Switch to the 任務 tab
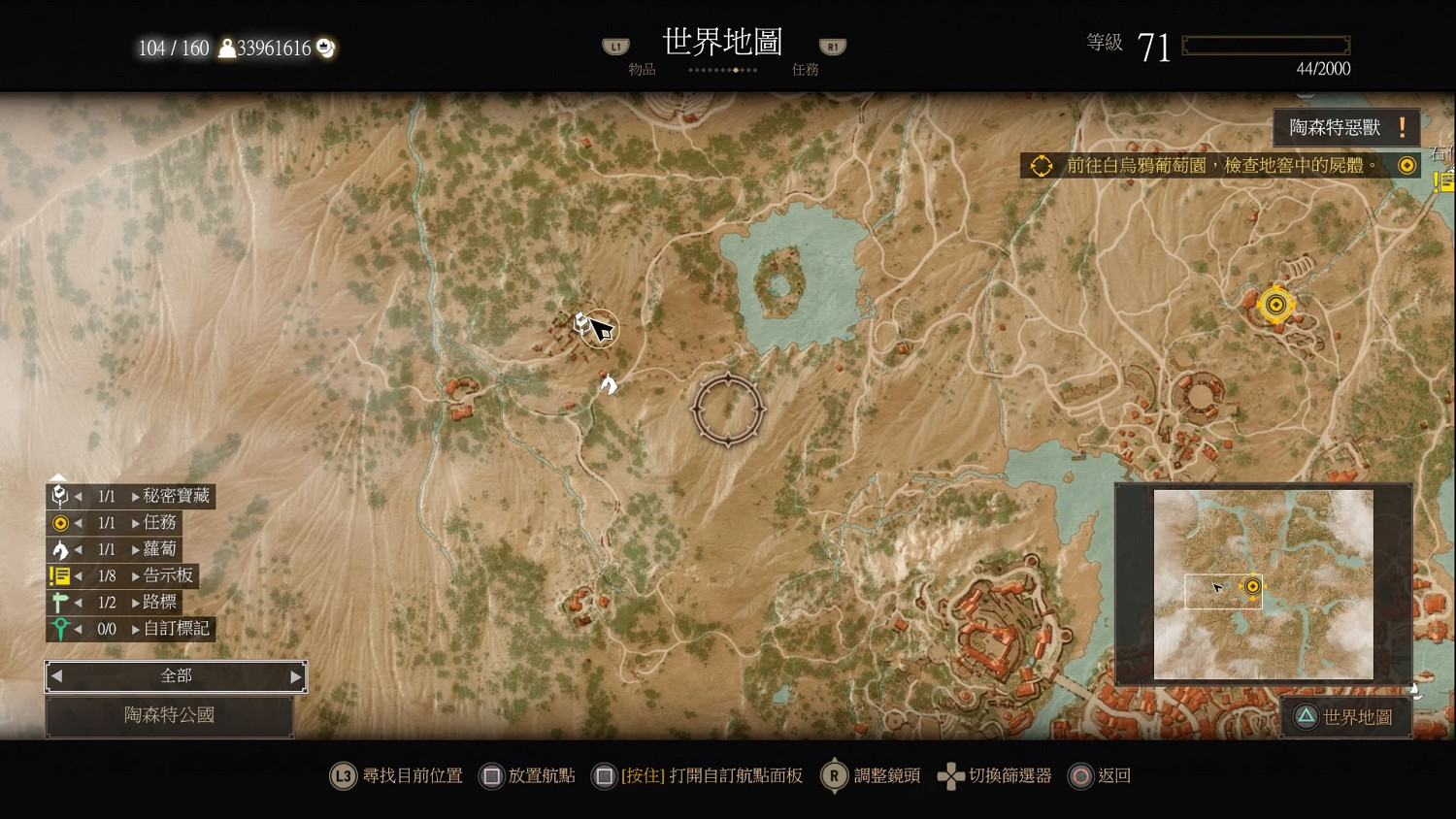The height and width of the screenshot is (819, 1456). 805,68
